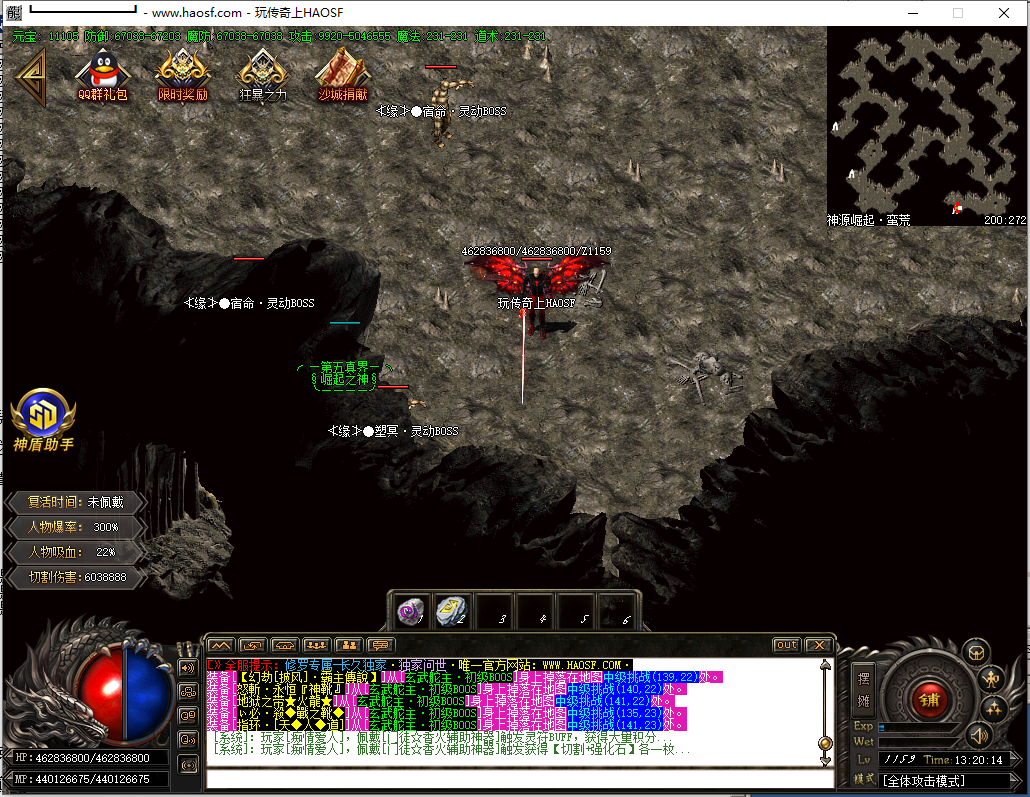Click the chat text input field
The height and width of the screenshot is (797, 1030).
tap(520, 778)
